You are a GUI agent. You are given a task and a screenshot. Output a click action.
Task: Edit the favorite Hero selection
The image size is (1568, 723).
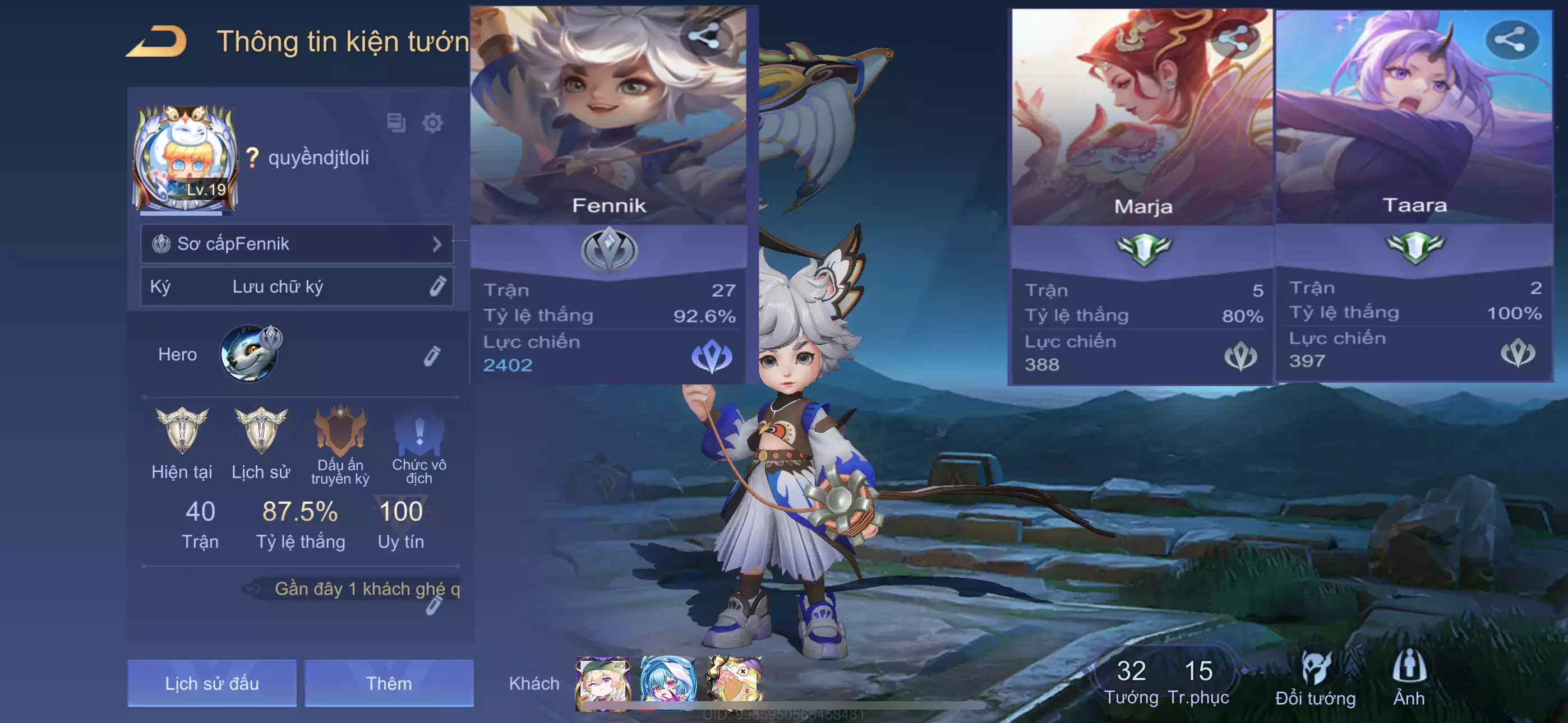pyautogui.click(x=432, y=356)
